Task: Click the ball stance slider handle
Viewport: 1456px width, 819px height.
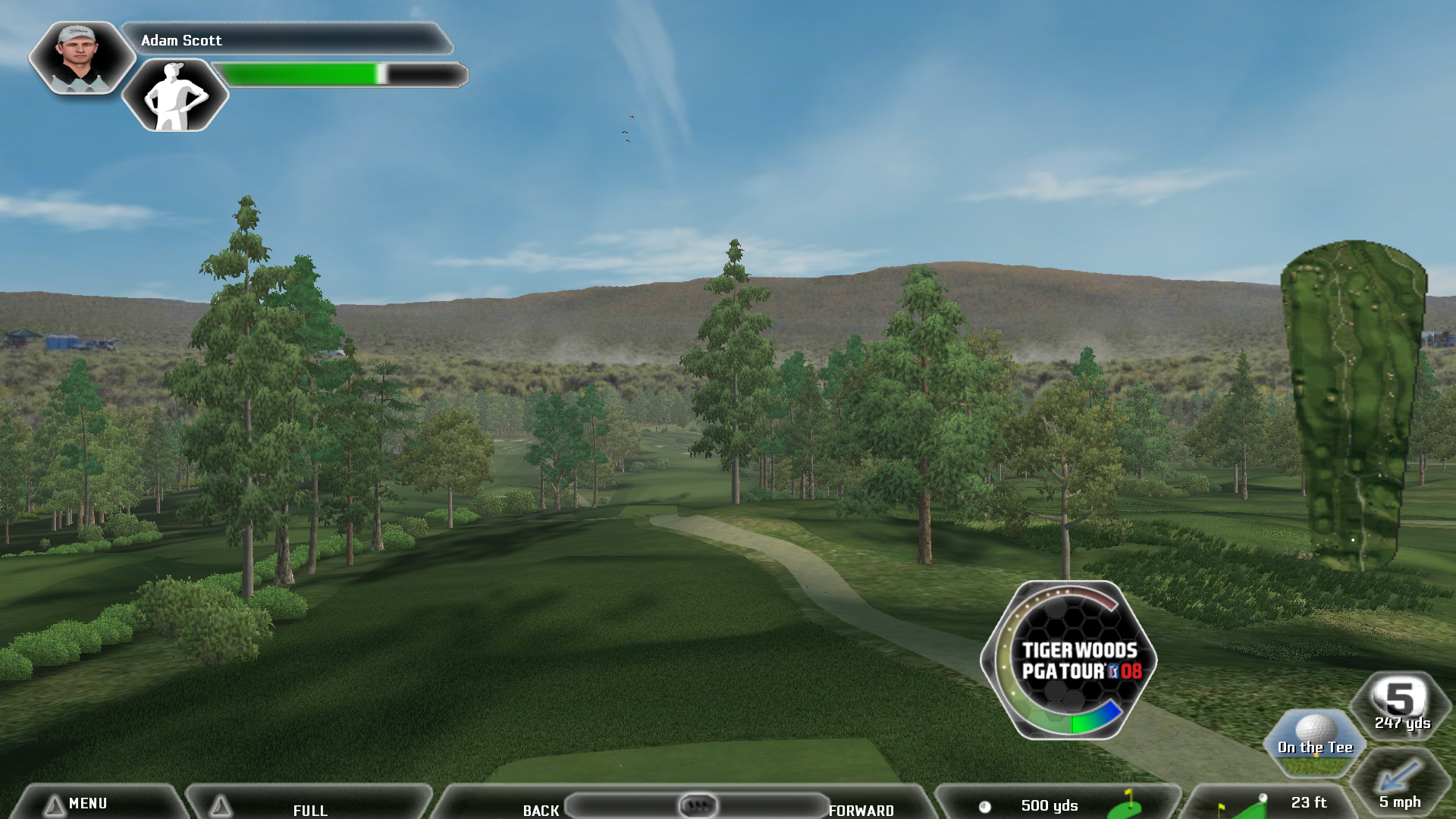Action: pyautogui.click(x=698, y=805)
